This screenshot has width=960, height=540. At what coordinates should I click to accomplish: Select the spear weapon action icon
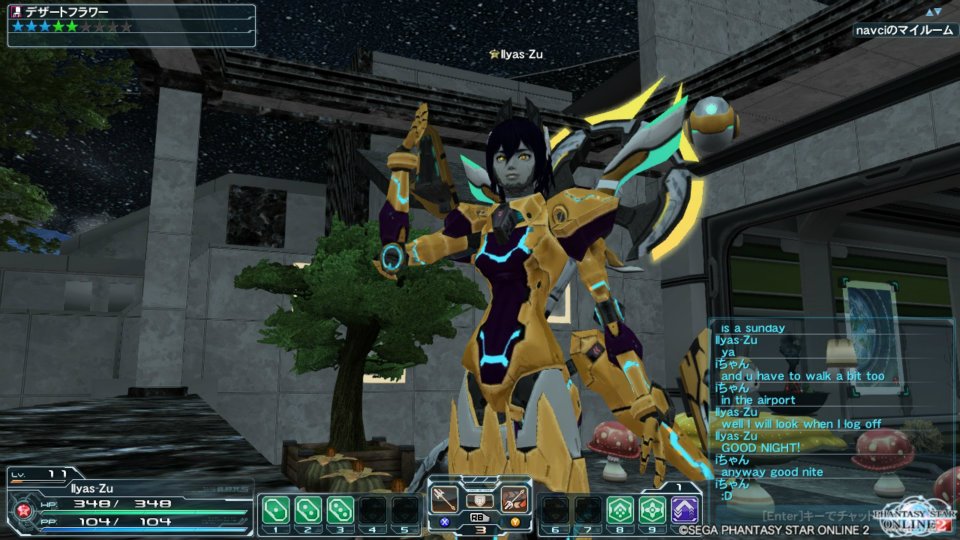(x=445, y=497)
